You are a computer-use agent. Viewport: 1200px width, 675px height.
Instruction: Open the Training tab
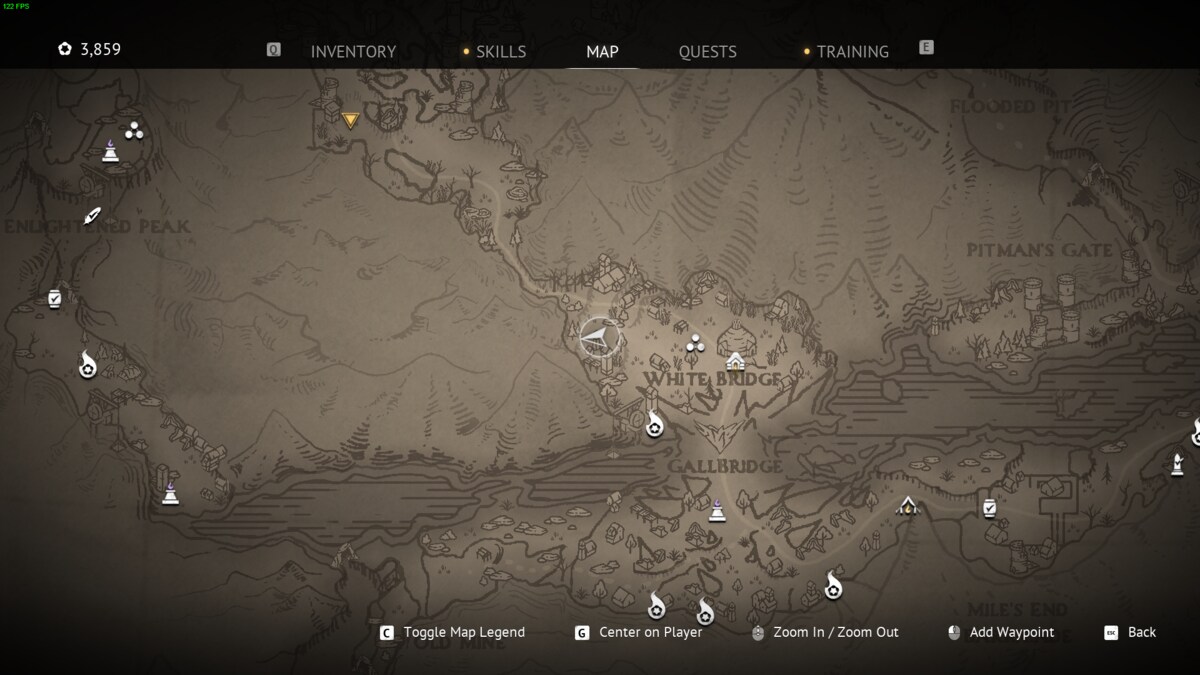coord(852,52)
